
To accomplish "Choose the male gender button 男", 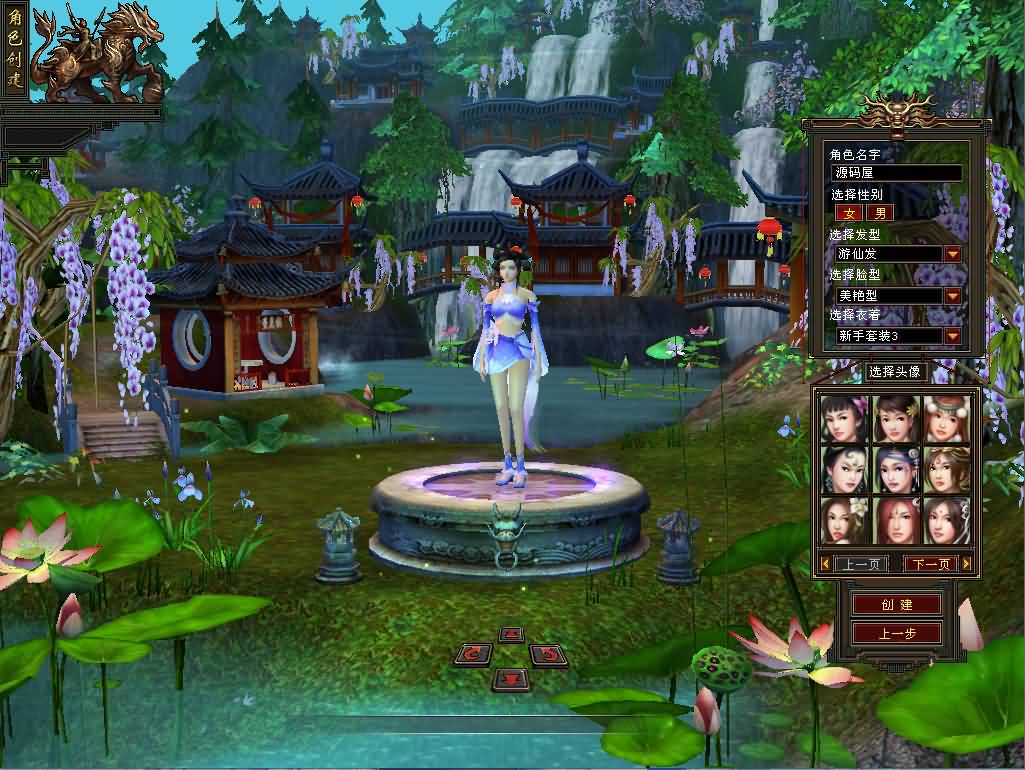I will (879, 212).
